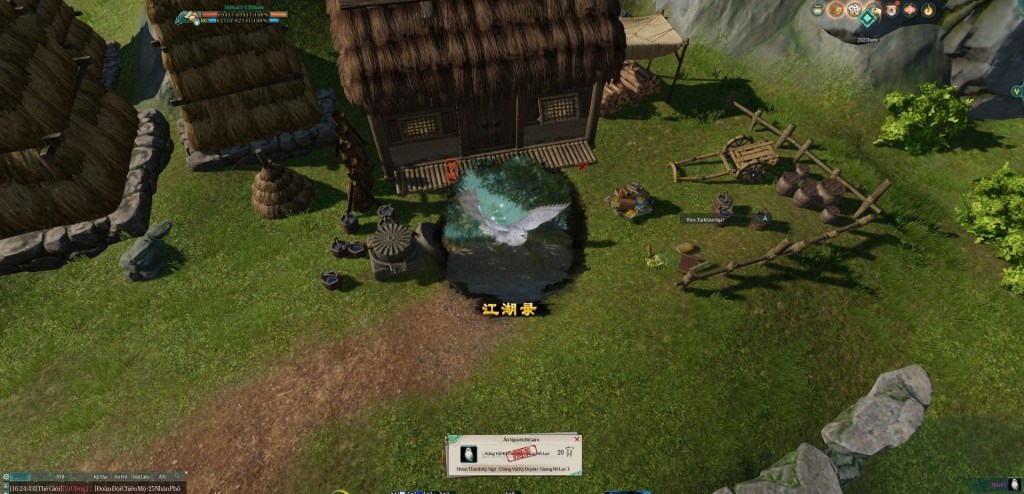Open the chat settings gear
Image resolution: width=1024 pixels, height=494 pixels.
point(6,476)
